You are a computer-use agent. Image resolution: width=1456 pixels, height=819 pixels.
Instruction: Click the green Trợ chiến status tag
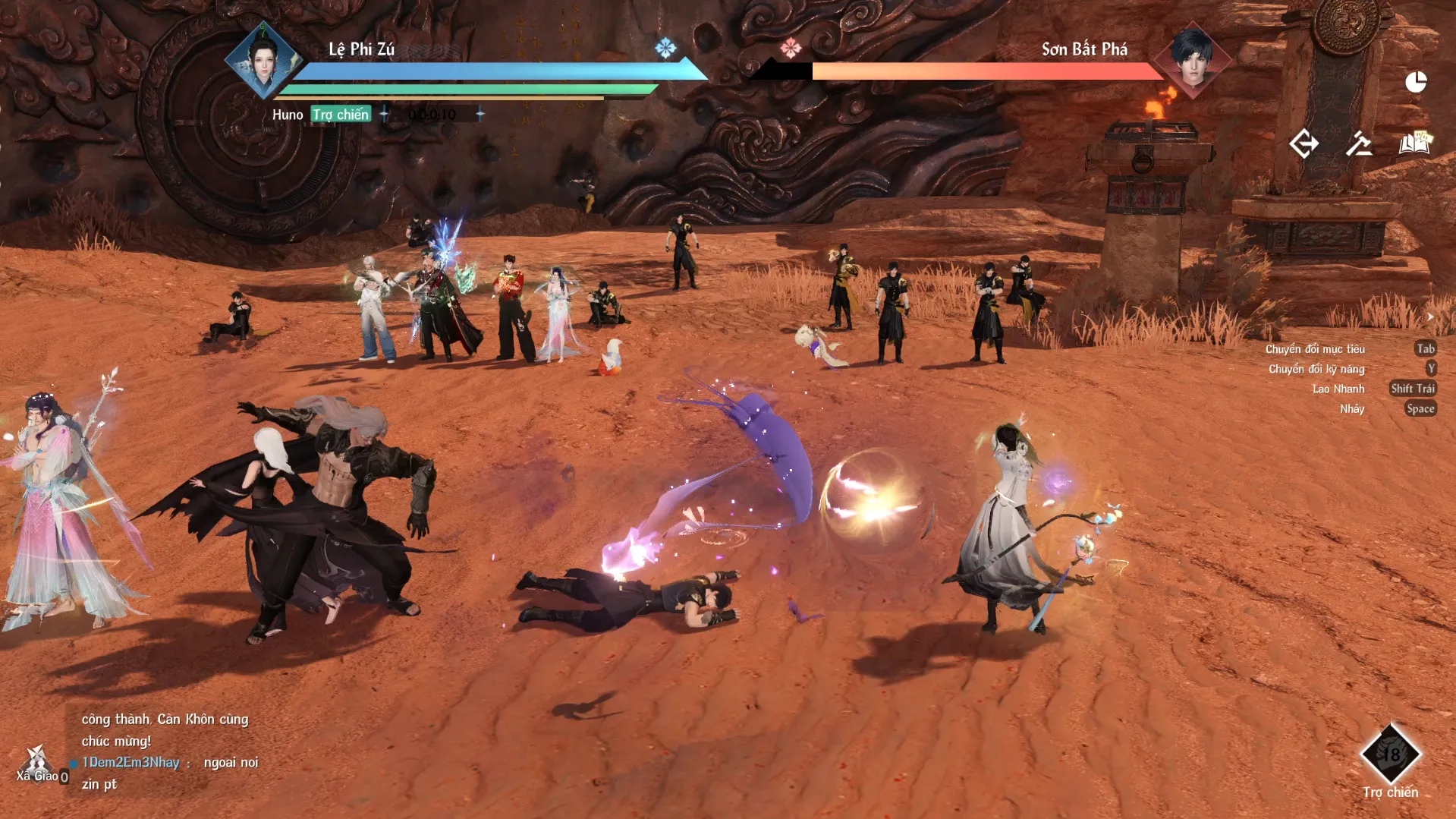(341, 115)
